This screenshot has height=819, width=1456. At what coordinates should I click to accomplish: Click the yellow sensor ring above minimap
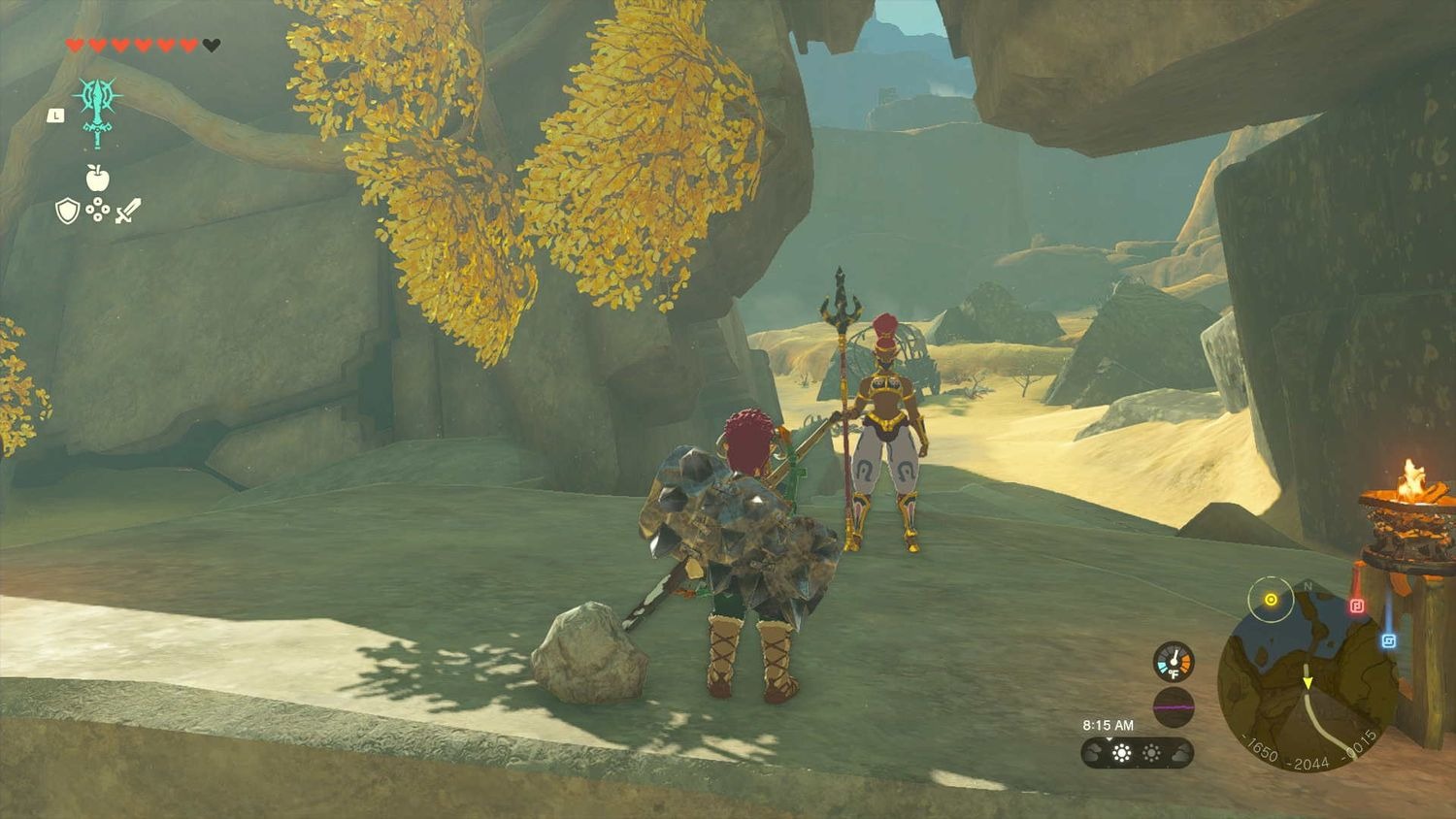click(x=1271, y=599)
